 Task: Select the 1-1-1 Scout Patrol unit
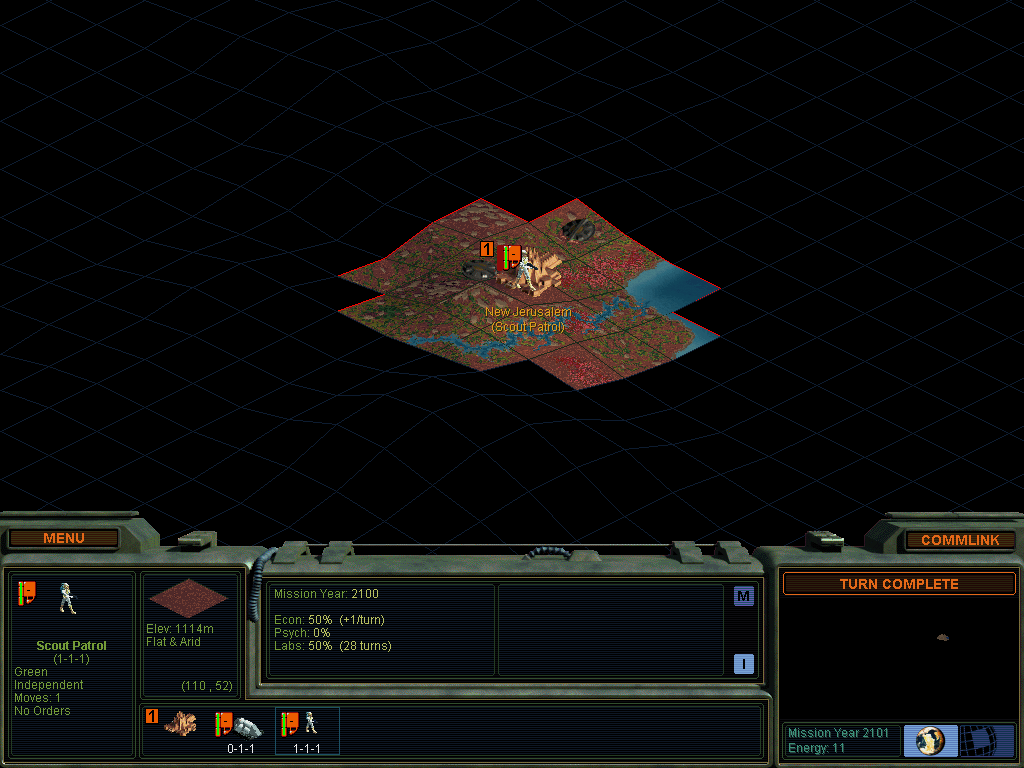(306, 727)
